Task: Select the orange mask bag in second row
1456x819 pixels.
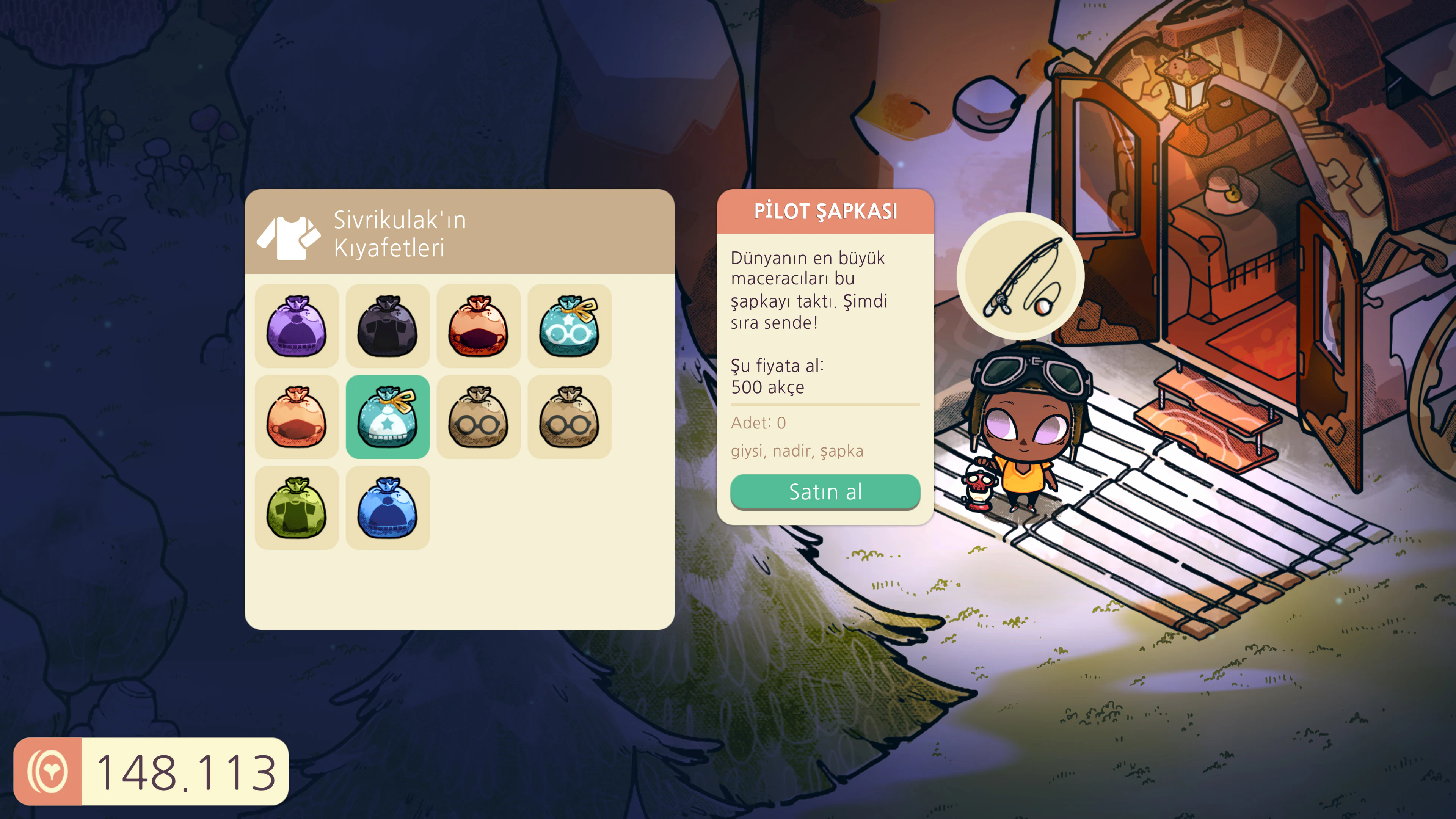Action: tap(296, 417)
